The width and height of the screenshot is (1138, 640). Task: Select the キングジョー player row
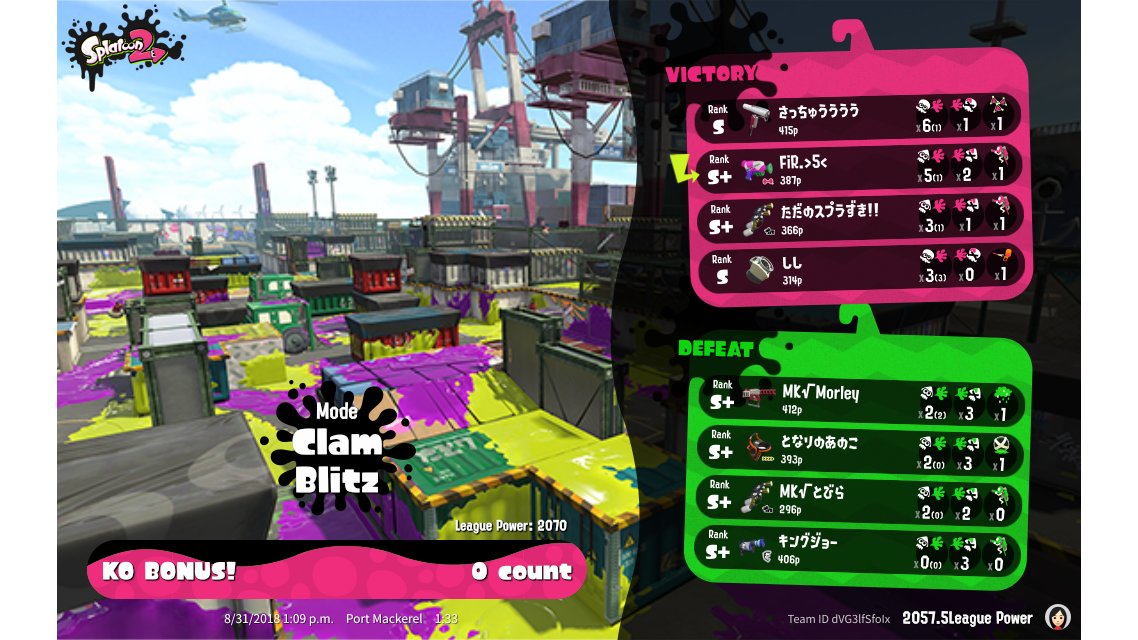(860, 549)
